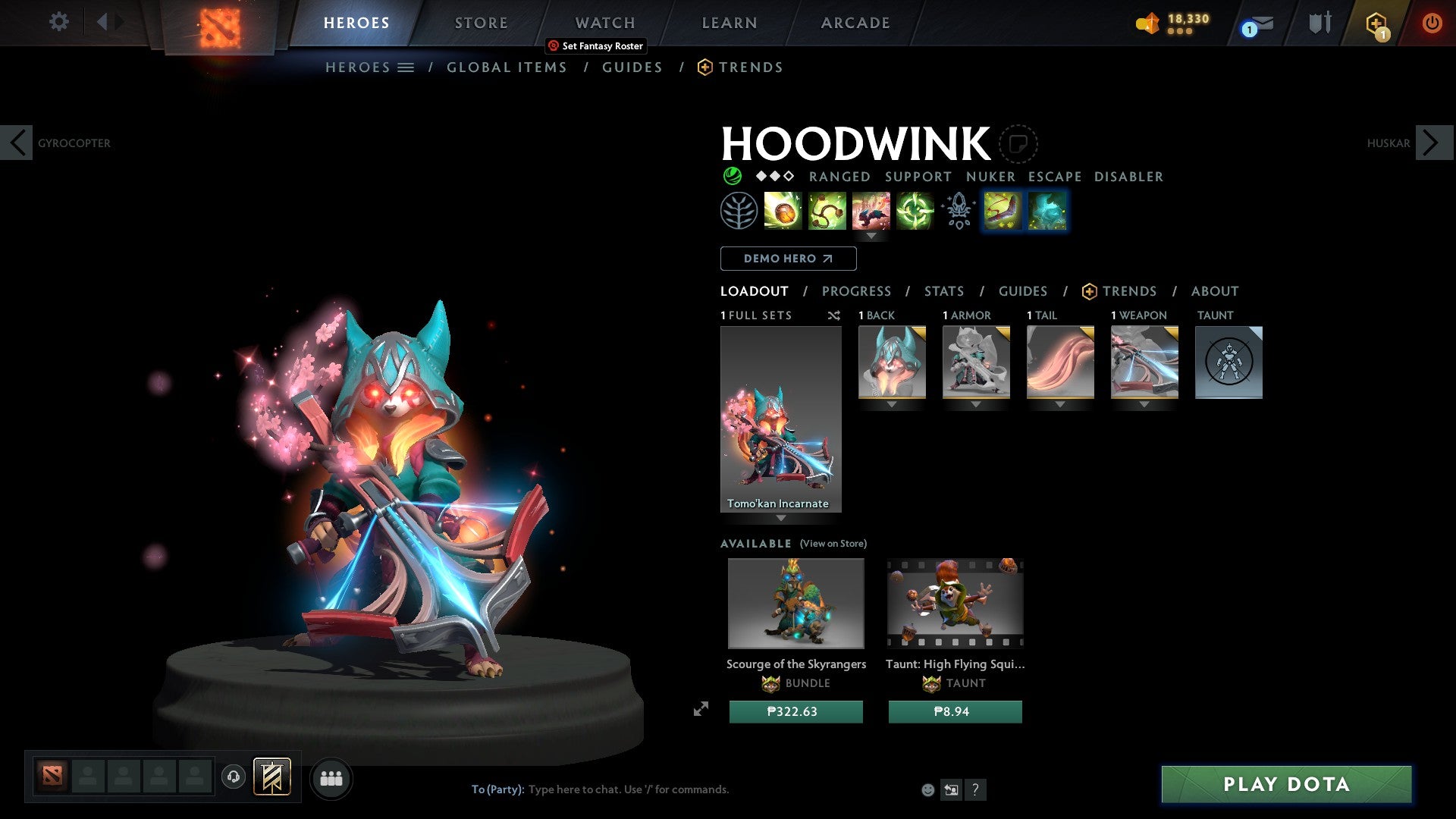
Task: Open the voice chat headset icon
Action: [233, 777]
